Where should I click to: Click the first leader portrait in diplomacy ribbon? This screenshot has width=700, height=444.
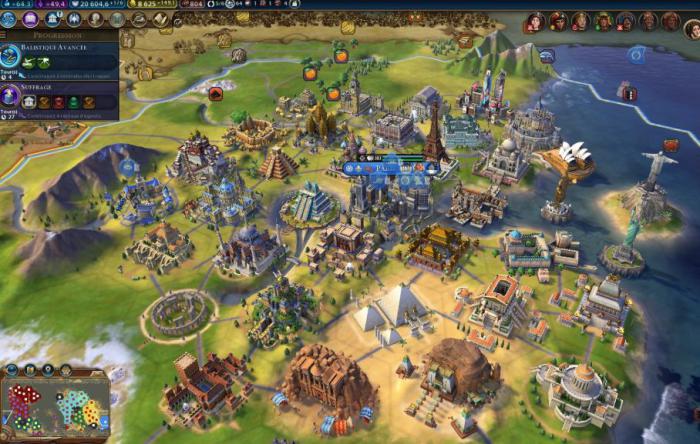pyautogui.click(x=536, y=21)
